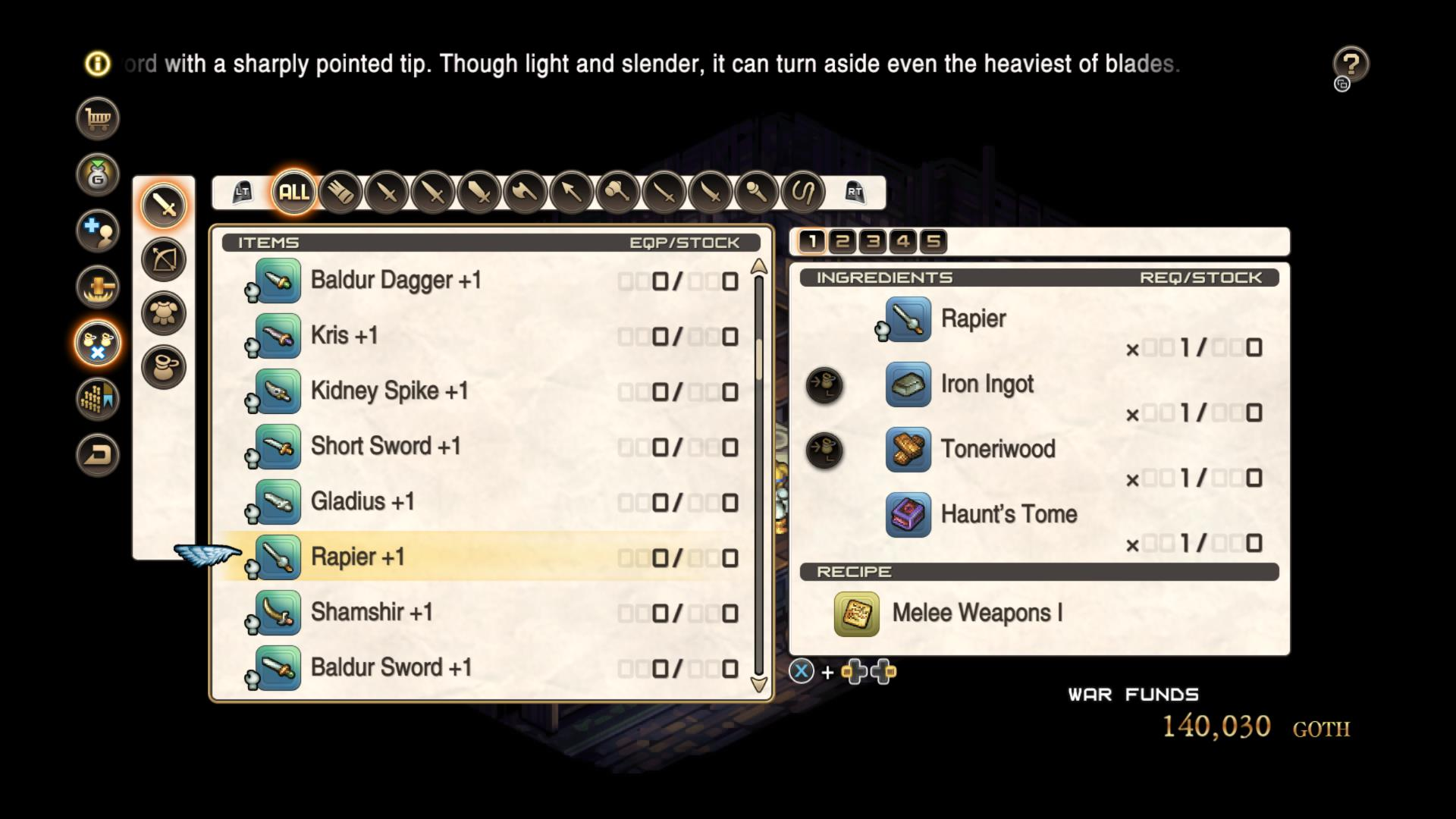The height and width of the screenshot is (819, 1456).
Task: Select the highlighted Rapier +1 row
Action: click(358, 557)
